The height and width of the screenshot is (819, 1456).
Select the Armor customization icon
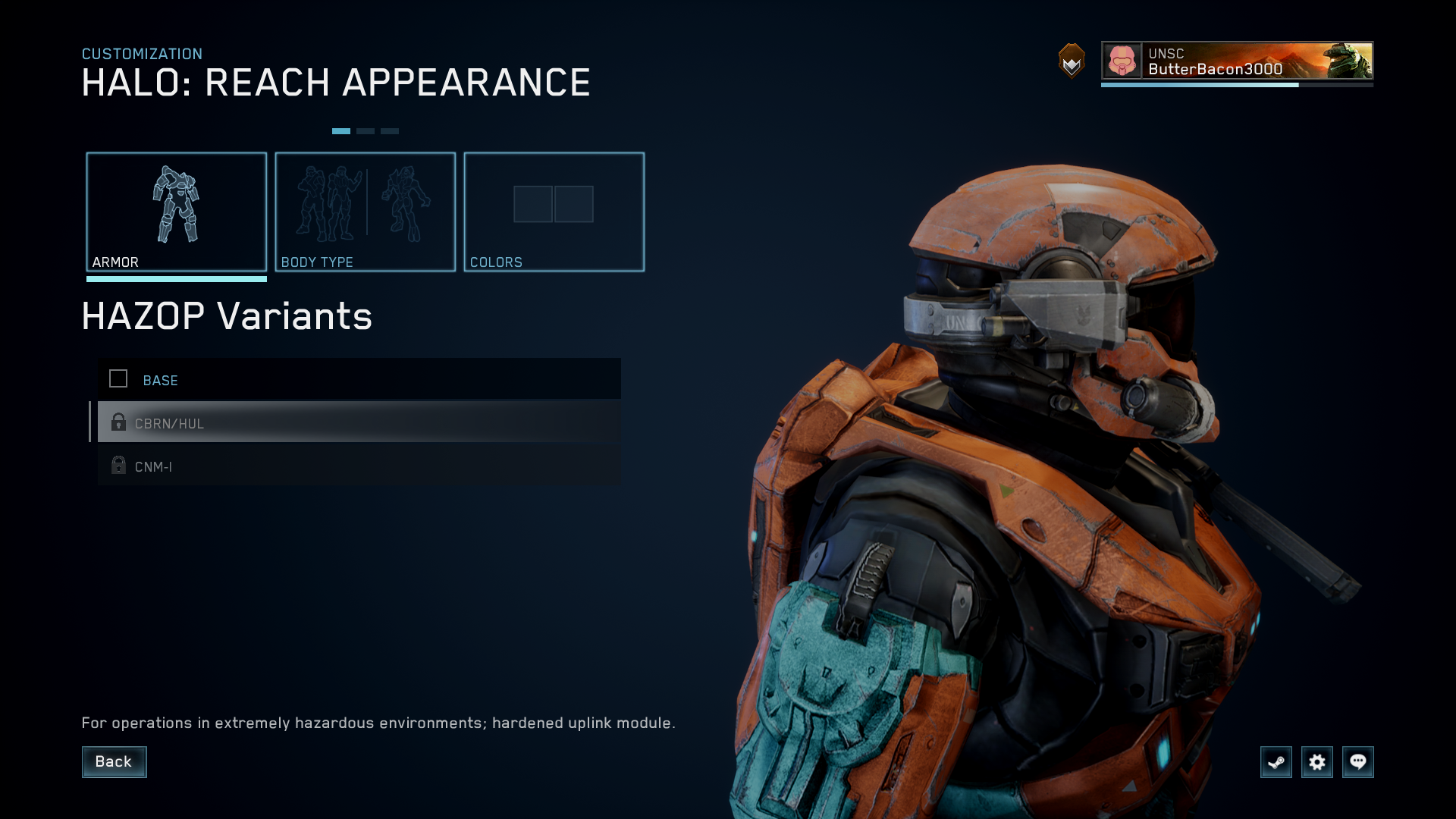177,205
